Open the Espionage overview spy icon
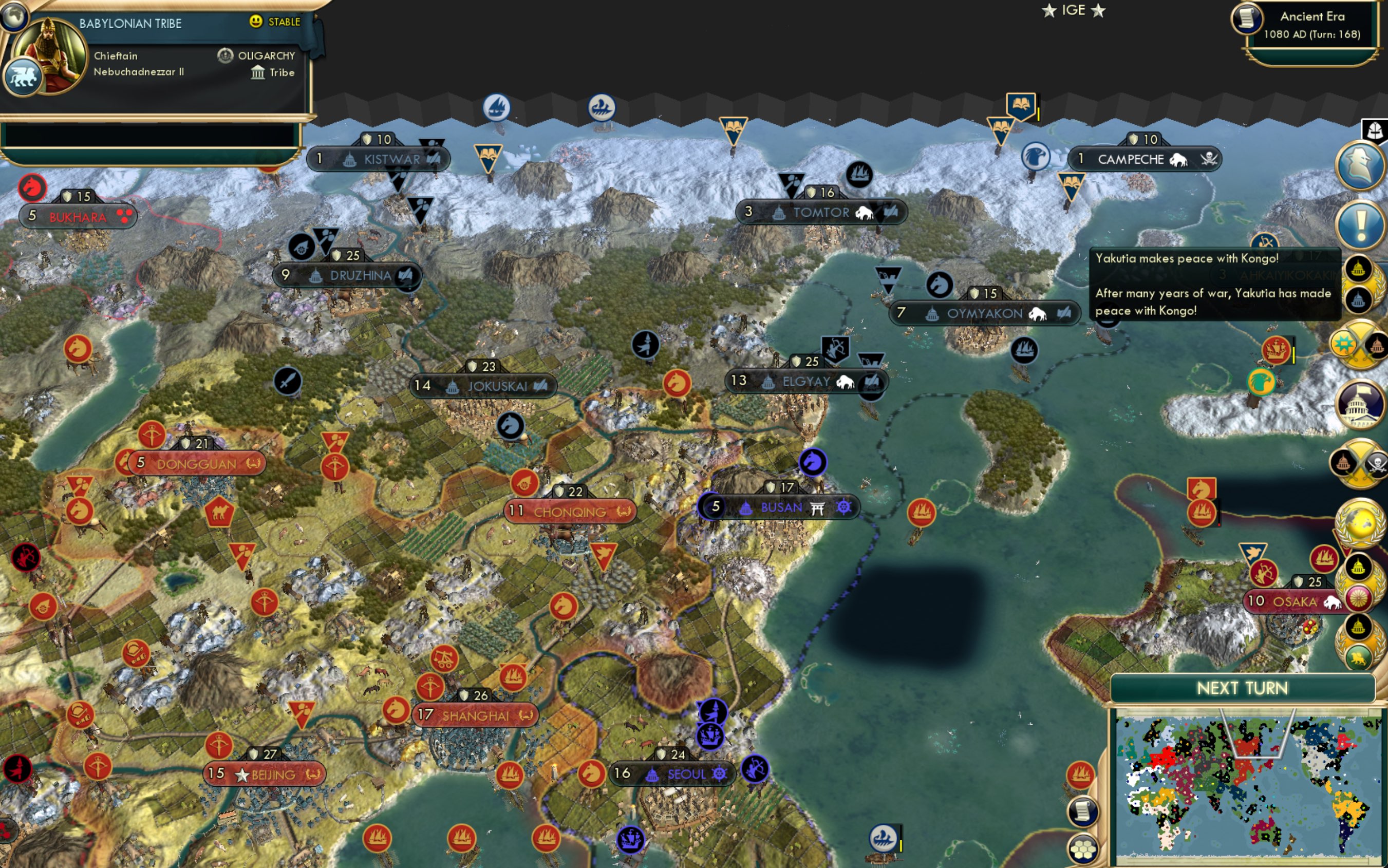This screenshot has height=868, width=1388. [x=1361, y=165]
